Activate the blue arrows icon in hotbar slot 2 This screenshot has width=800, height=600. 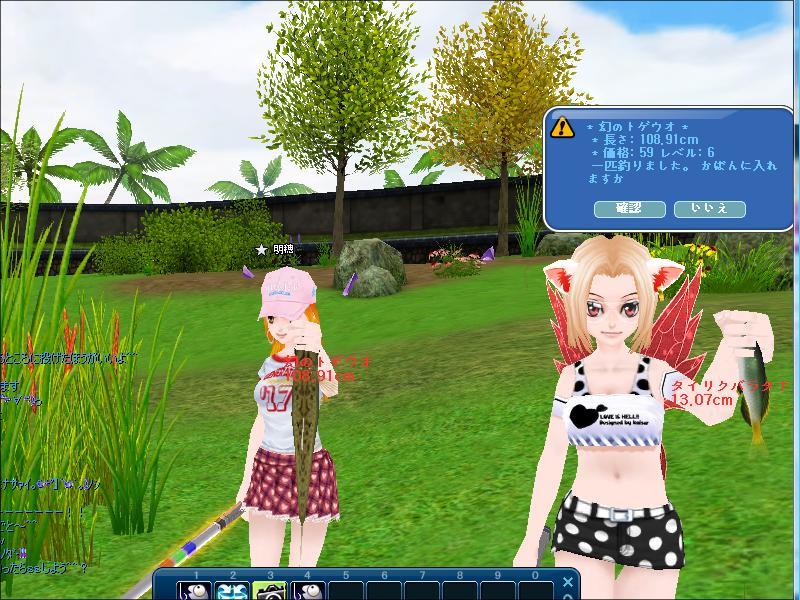[233, 590]
